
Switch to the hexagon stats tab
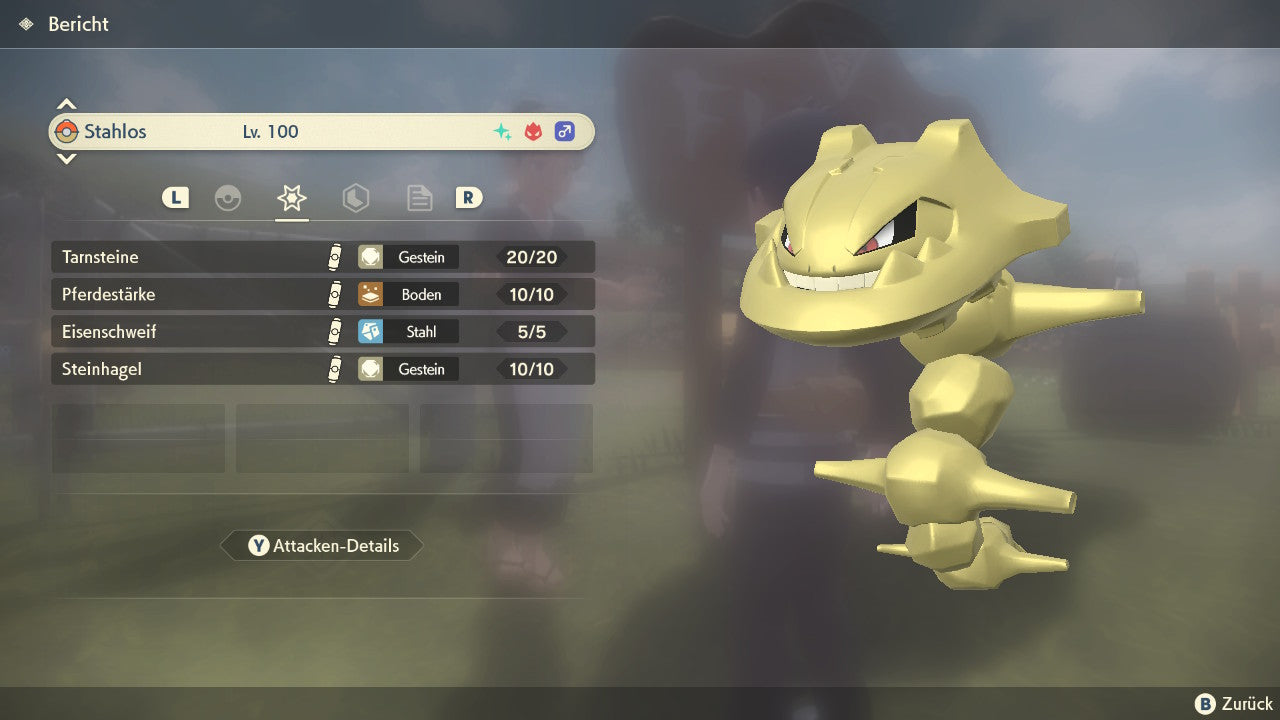355,198
